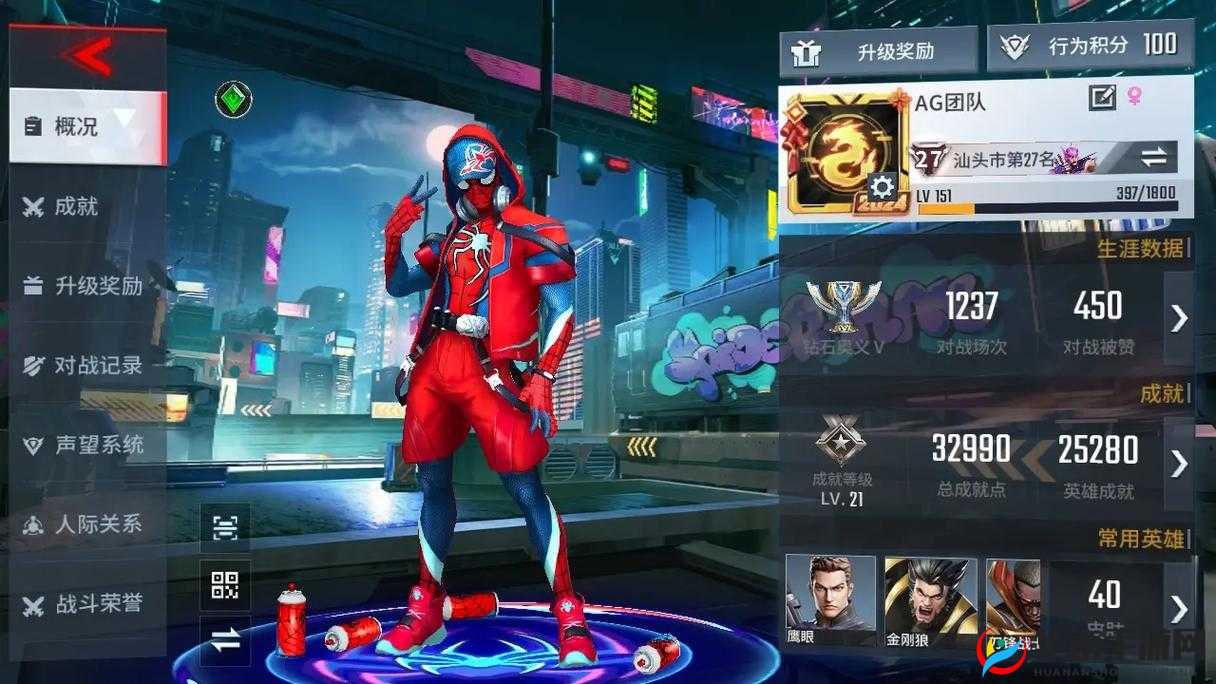The width and height of the screenshot is (1216, 684).
Task: Open the scan frame icon
Action: (x=225, y=527)
